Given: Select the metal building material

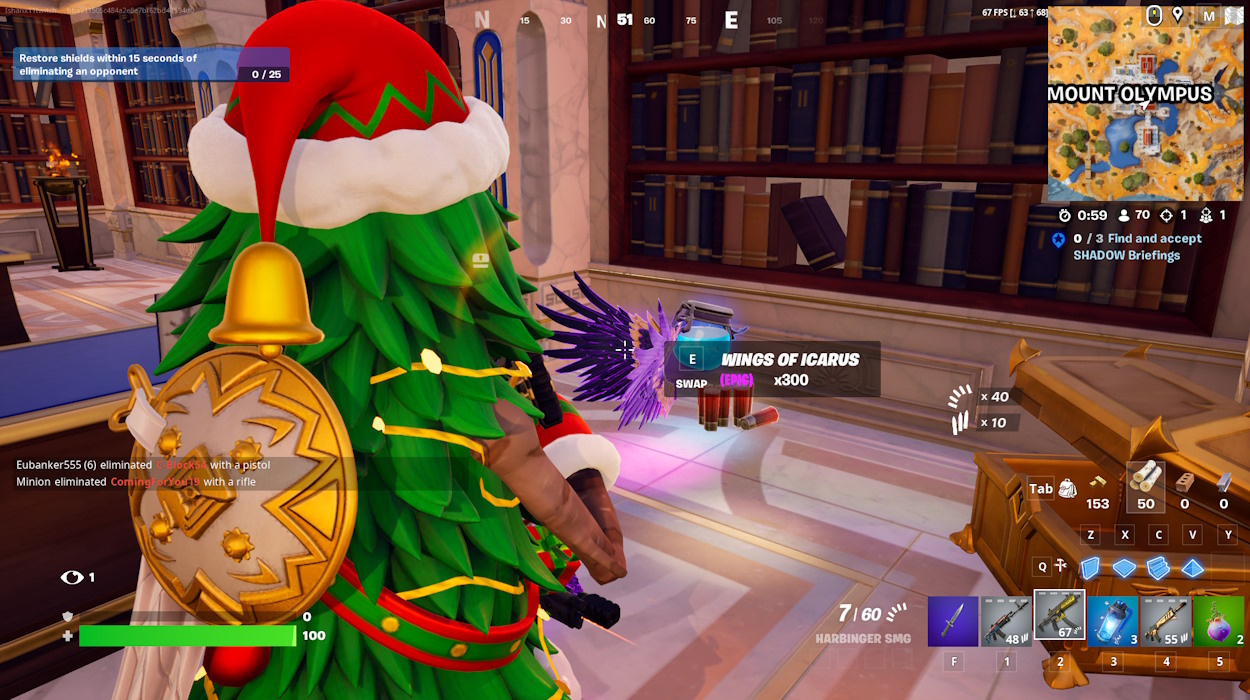Looking at the screenshot, I should (x=1223, y=482).
